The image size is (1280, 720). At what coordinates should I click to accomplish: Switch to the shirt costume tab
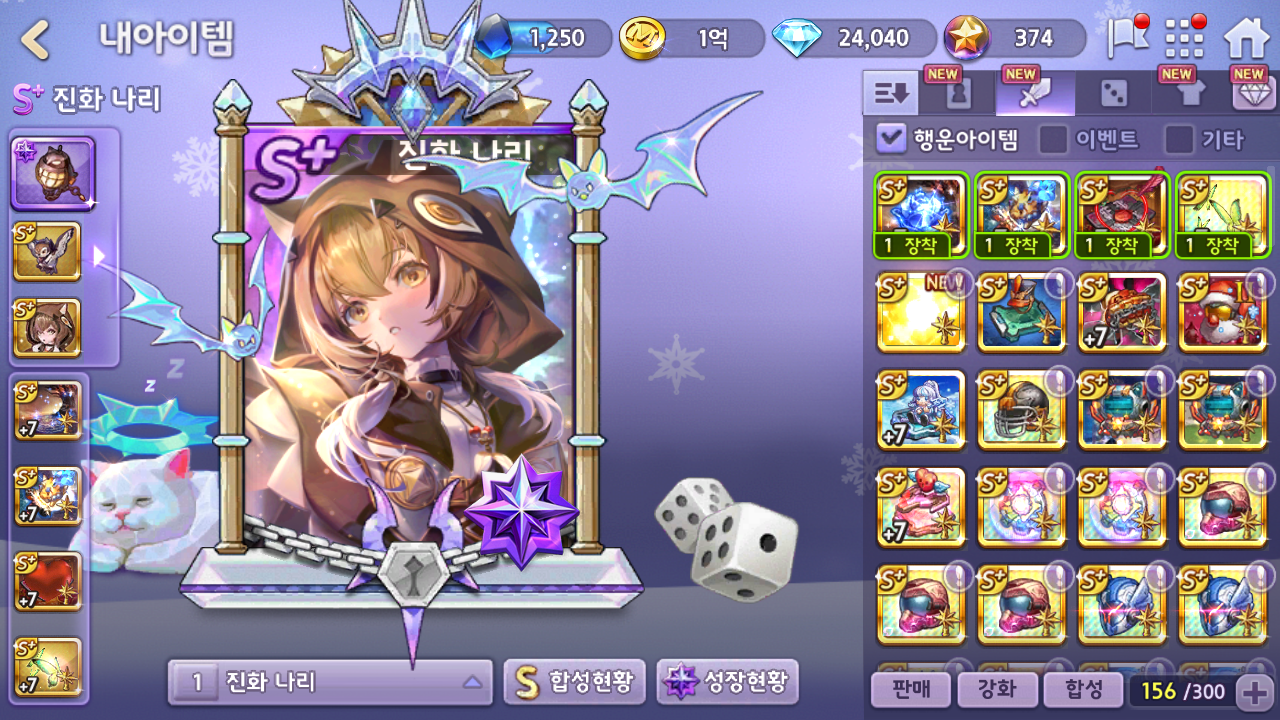coord(1188,94)
